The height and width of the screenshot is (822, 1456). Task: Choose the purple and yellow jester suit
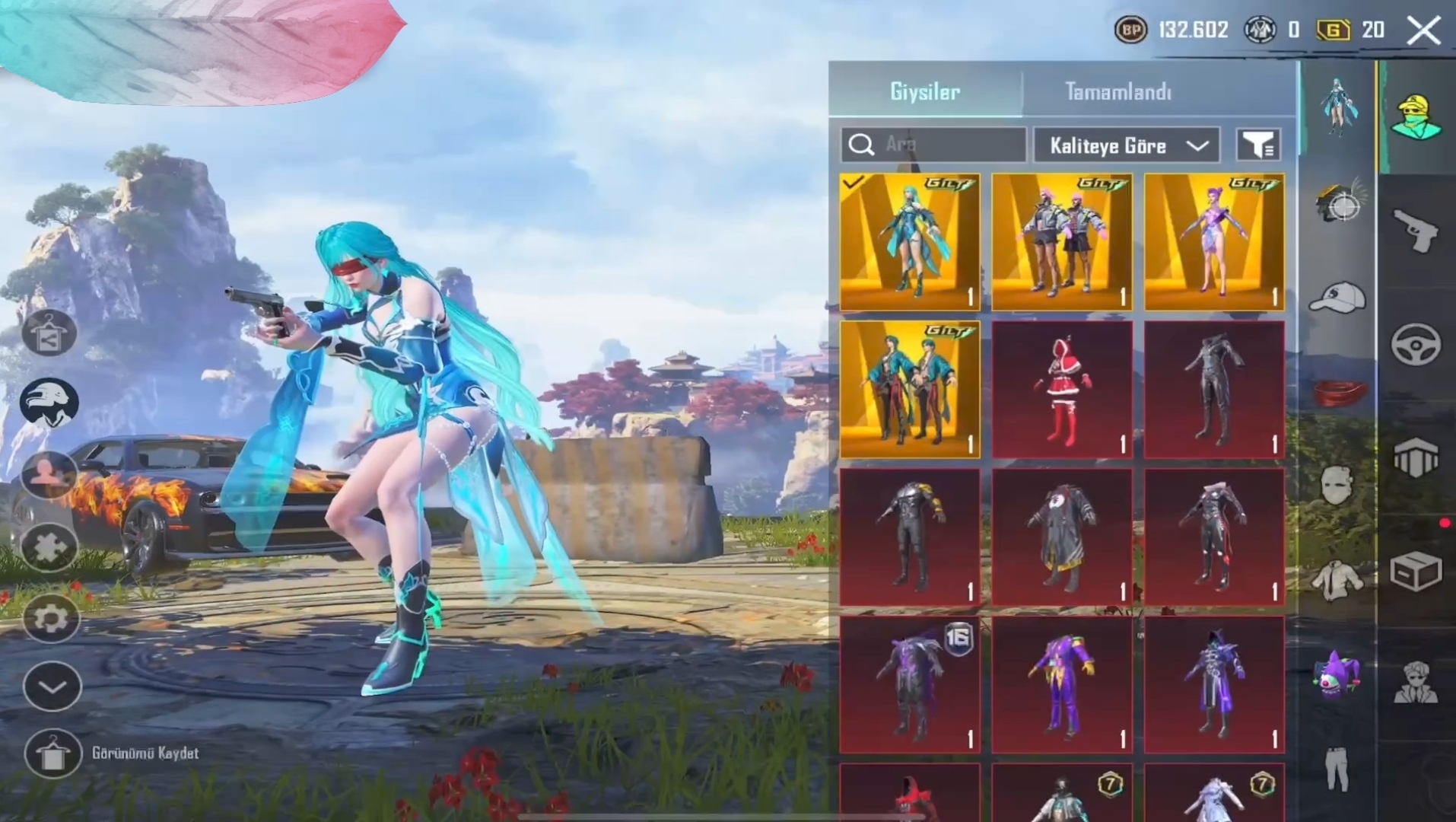click(1062, 685)
